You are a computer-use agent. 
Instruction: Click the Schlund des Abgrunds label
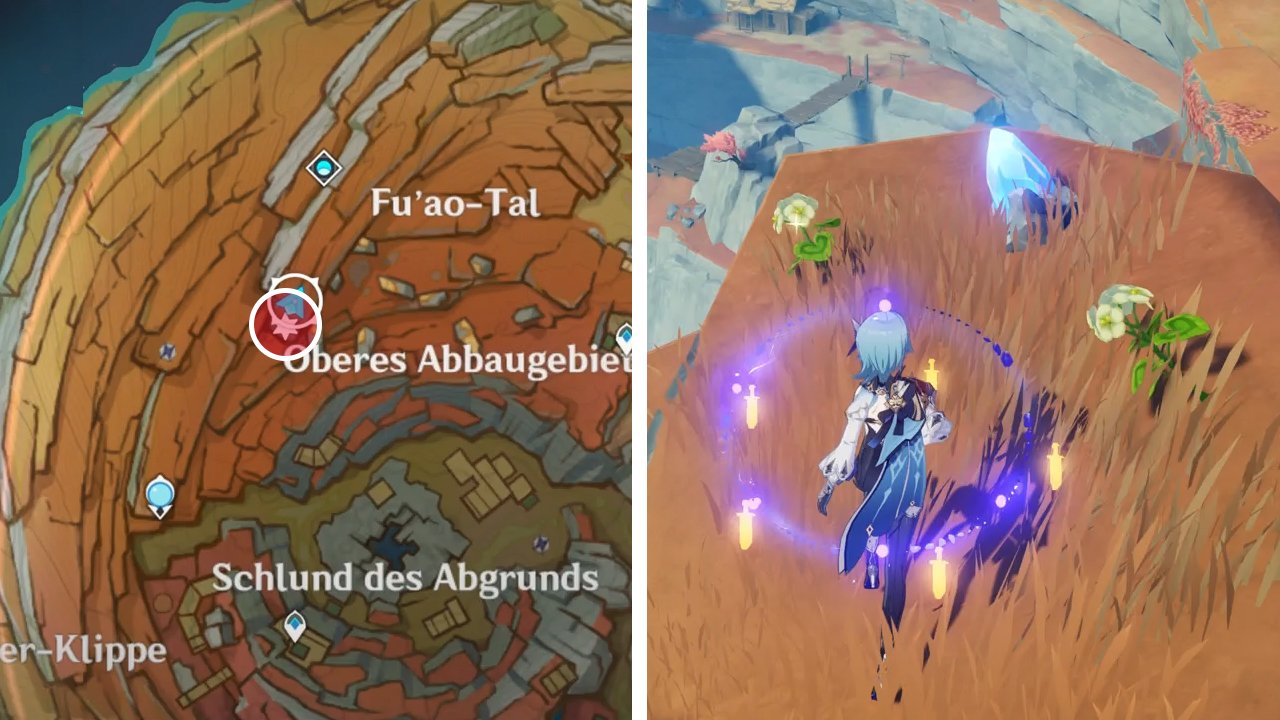pos(404,576)
